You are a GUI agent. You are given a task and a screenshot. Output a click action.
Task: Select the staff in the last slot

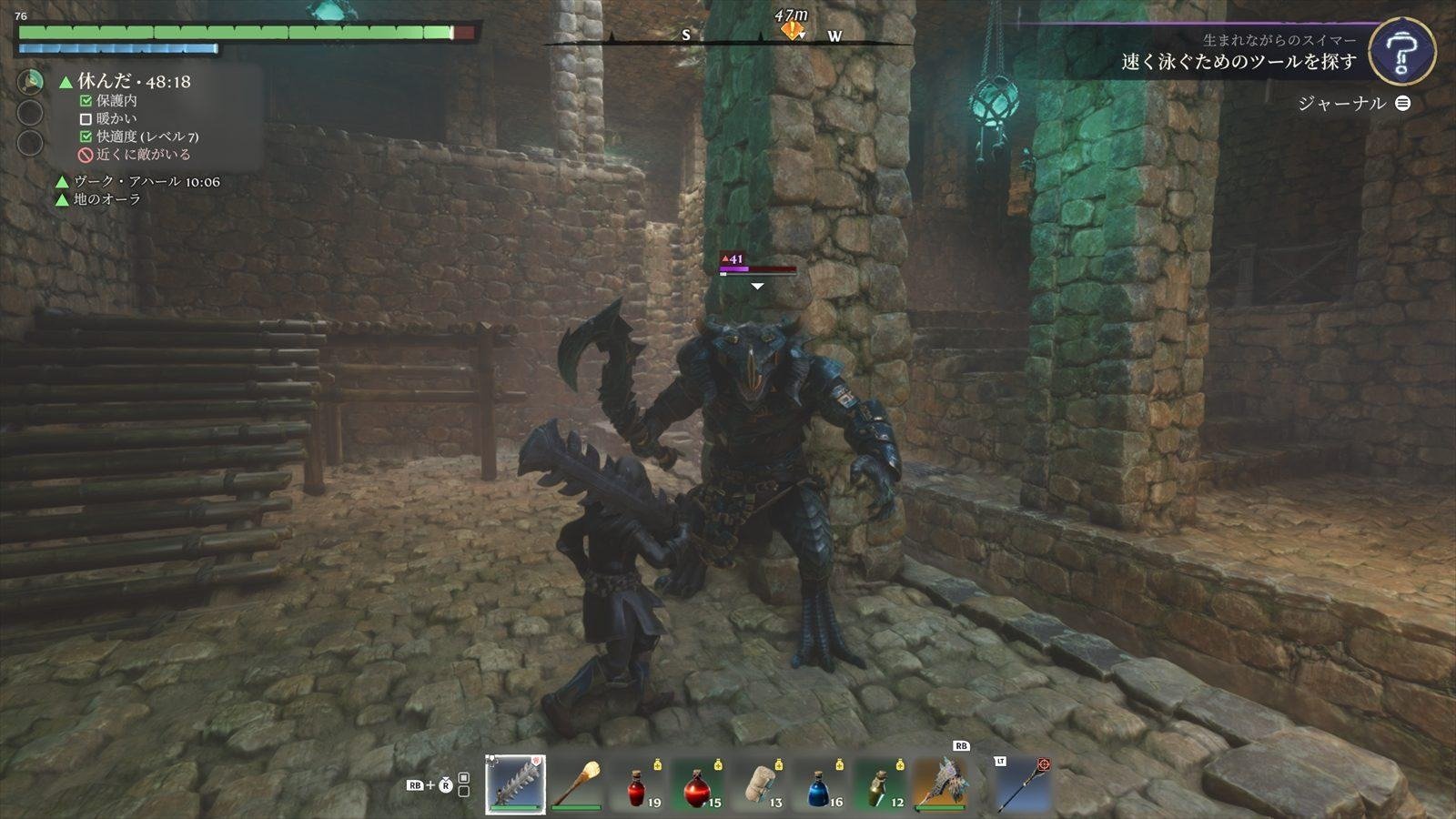[1022, 784]
